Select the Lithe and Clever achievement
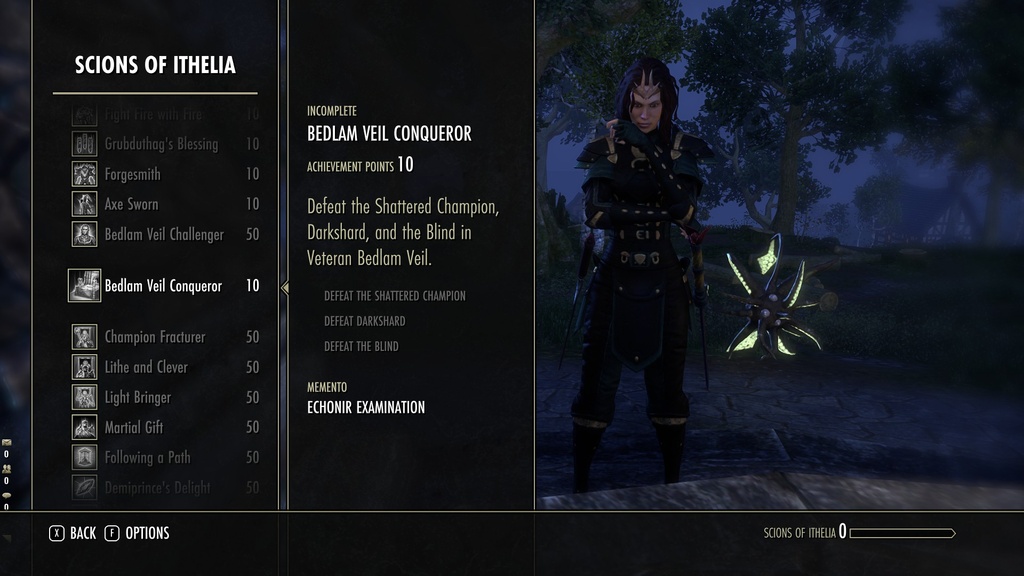Viewport: 1024px width, 576px height. point(146,367)
